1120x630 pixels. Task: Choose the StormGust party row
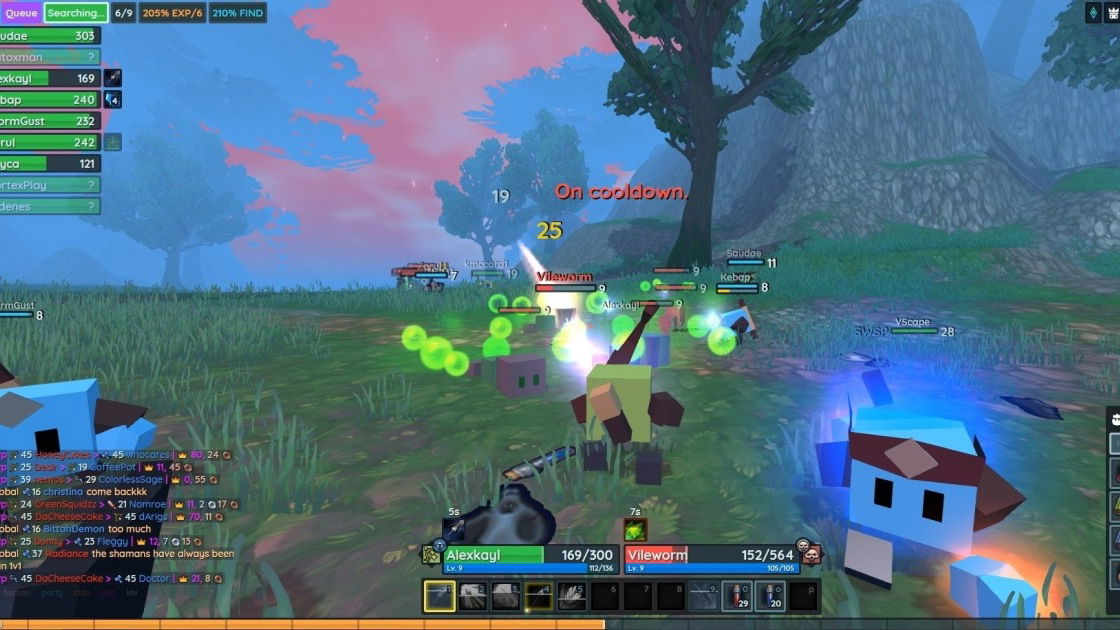[x=48, y=121]
